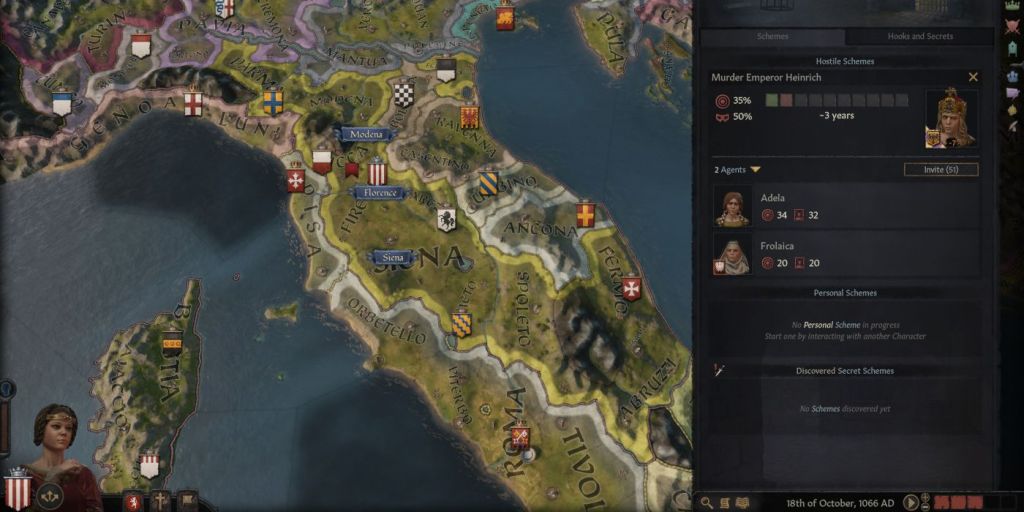Click the Florence holding label
Image resolution: width=1024 pixels, height=512 pixels.
(x=380, y=192)
